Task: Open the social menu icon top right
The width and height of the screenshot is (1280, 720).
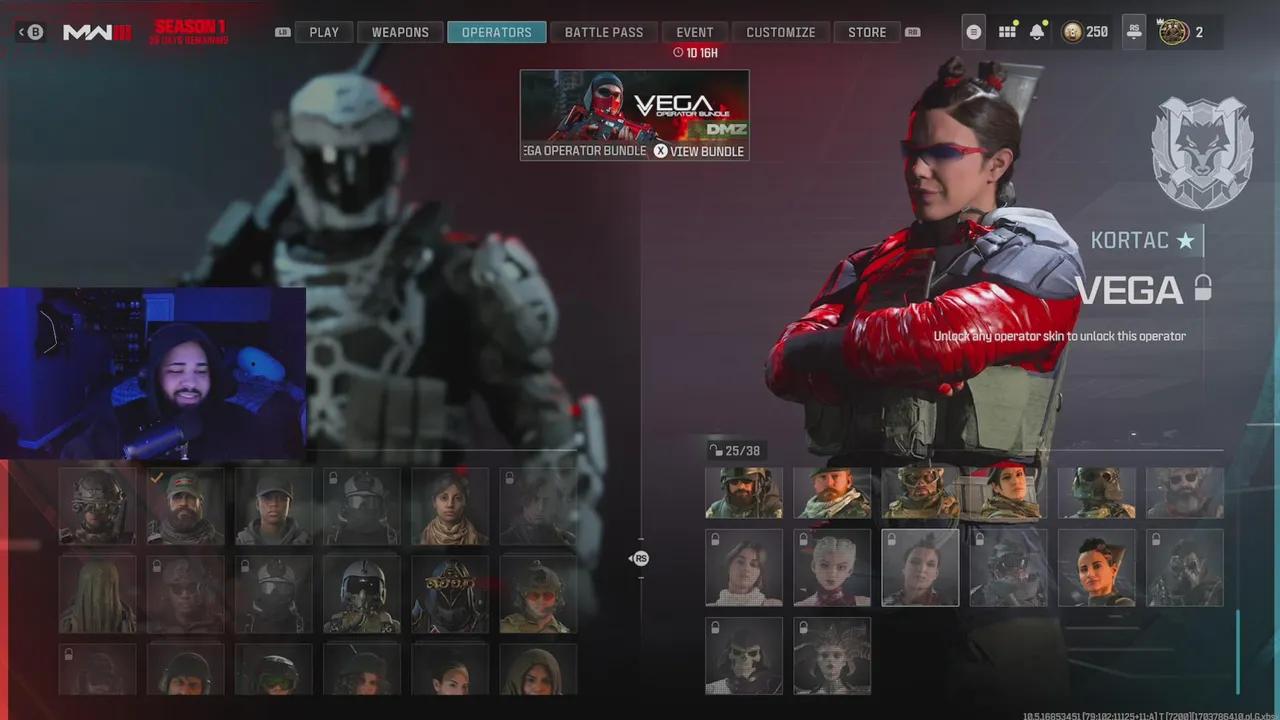Action: 973,31
